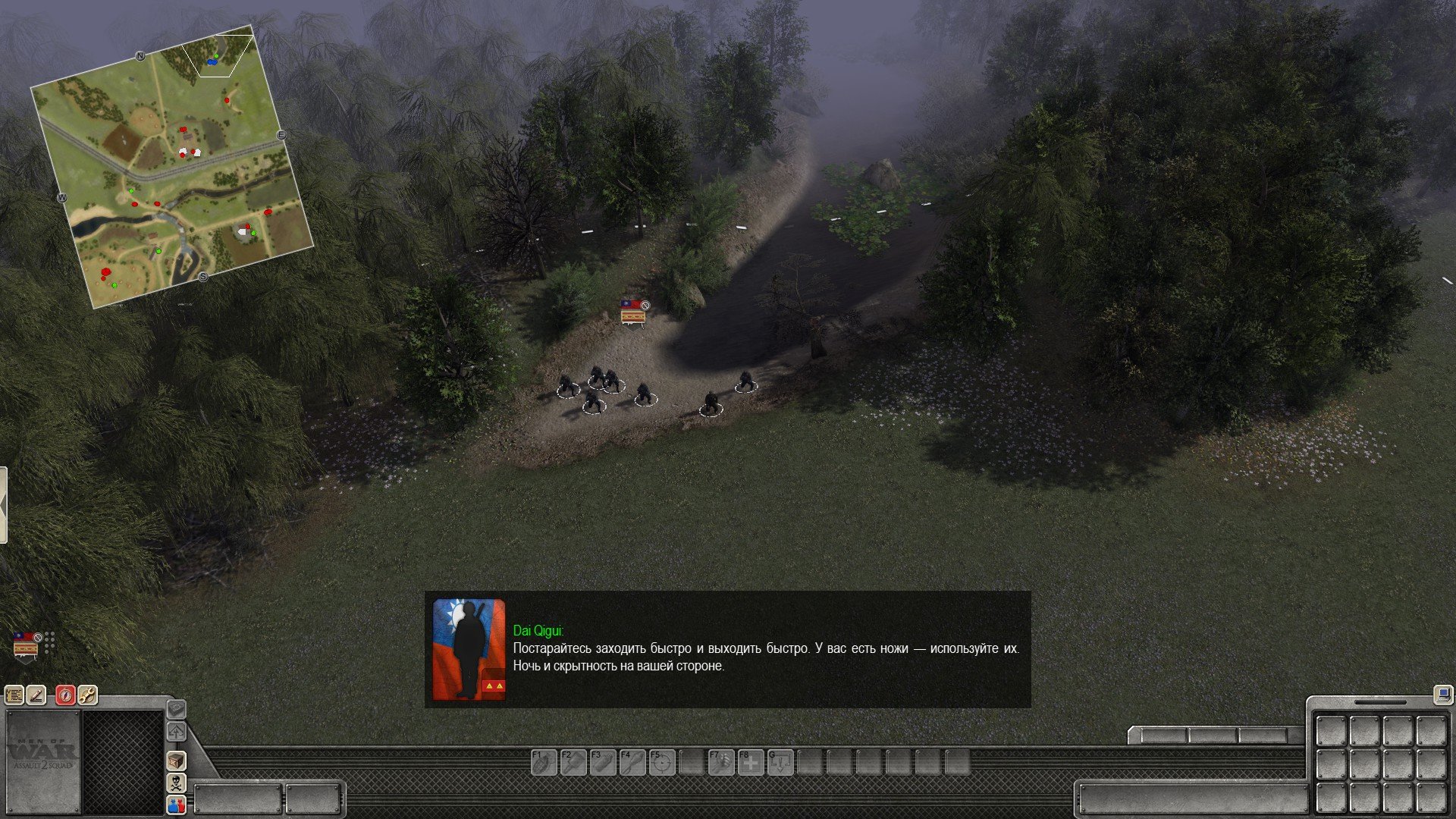The image size is (1456, 819).
Task: Activate the F5 crosshair targeting command
Action: coord(662,762)
